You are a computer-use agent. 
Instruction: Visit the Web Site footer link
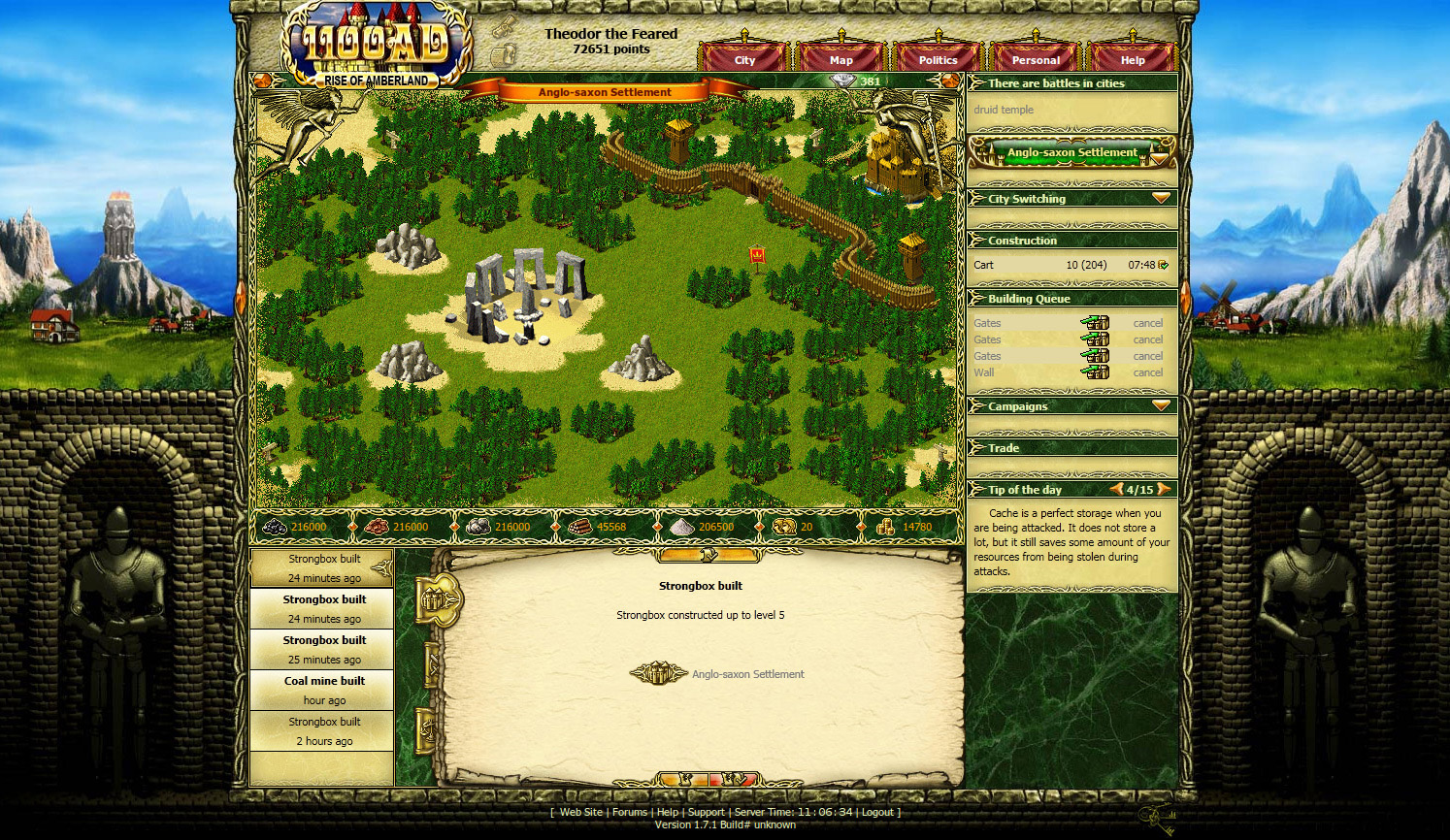point(581,812)
